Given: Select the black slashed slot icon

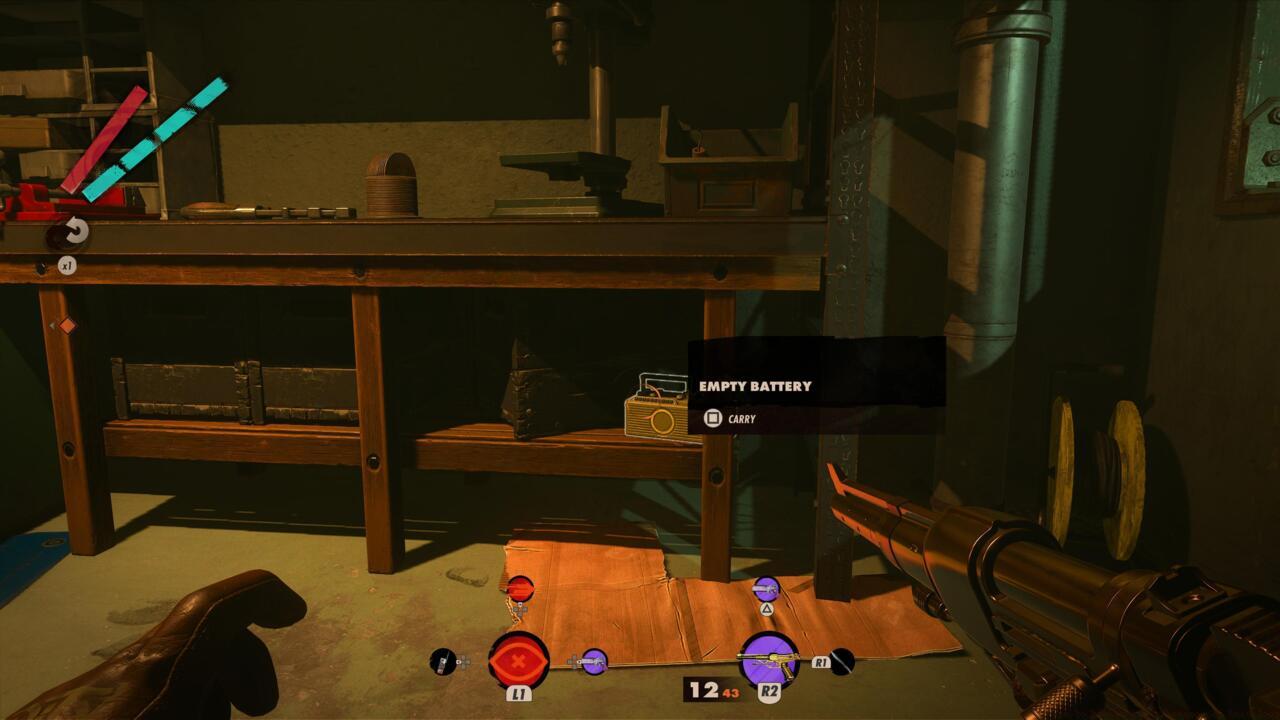Looking at the screenshot, I should tap(842, 661).
